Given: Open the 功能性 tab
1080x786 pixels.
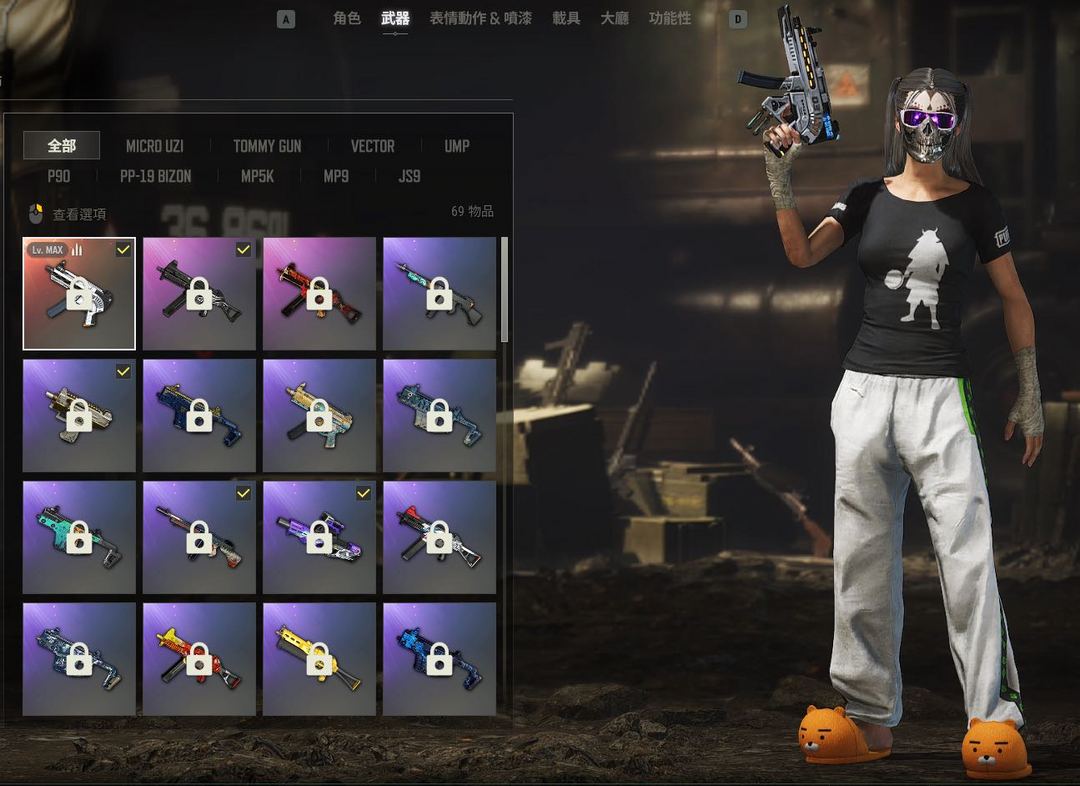Looking at the screenshot, I should (670, 18).
